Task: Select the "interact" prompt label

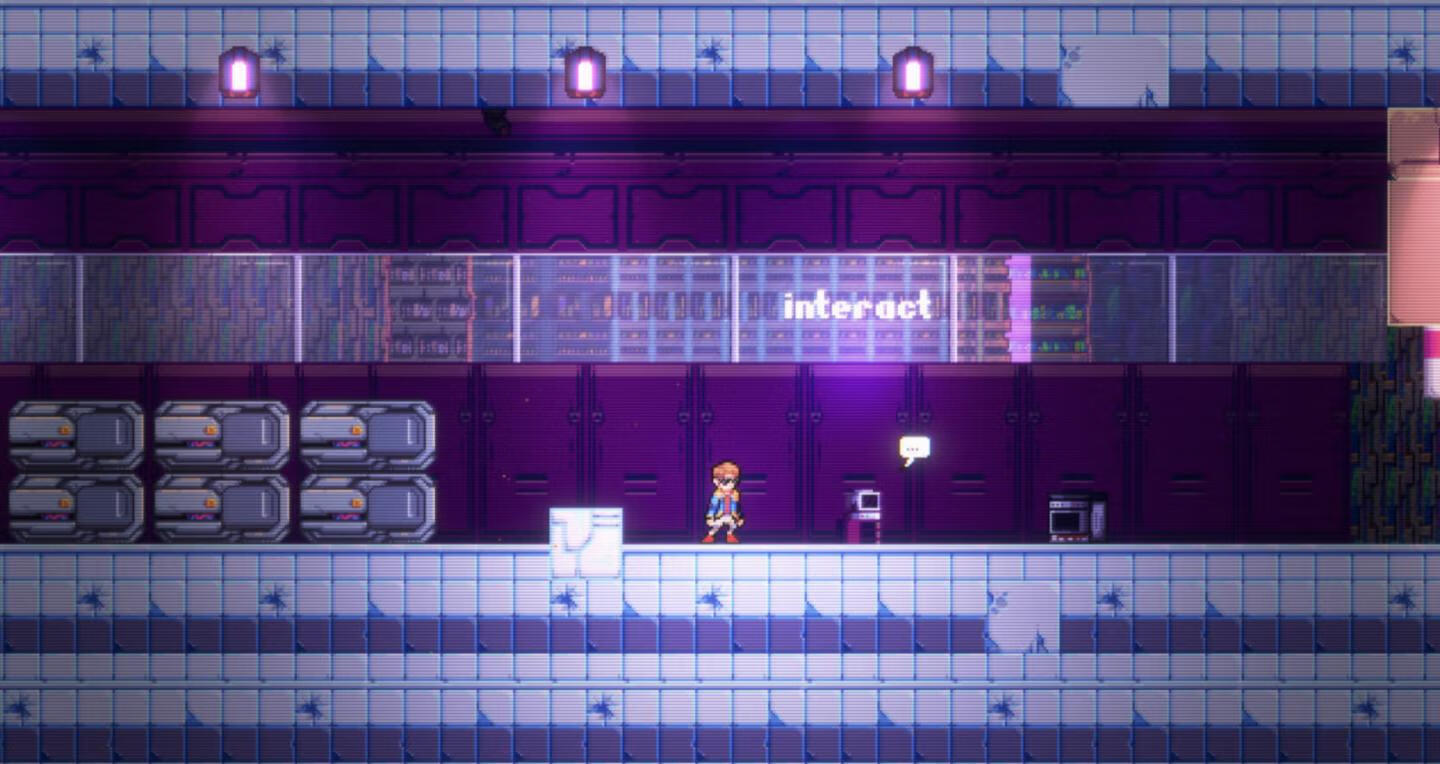Action: pos(857,306)
